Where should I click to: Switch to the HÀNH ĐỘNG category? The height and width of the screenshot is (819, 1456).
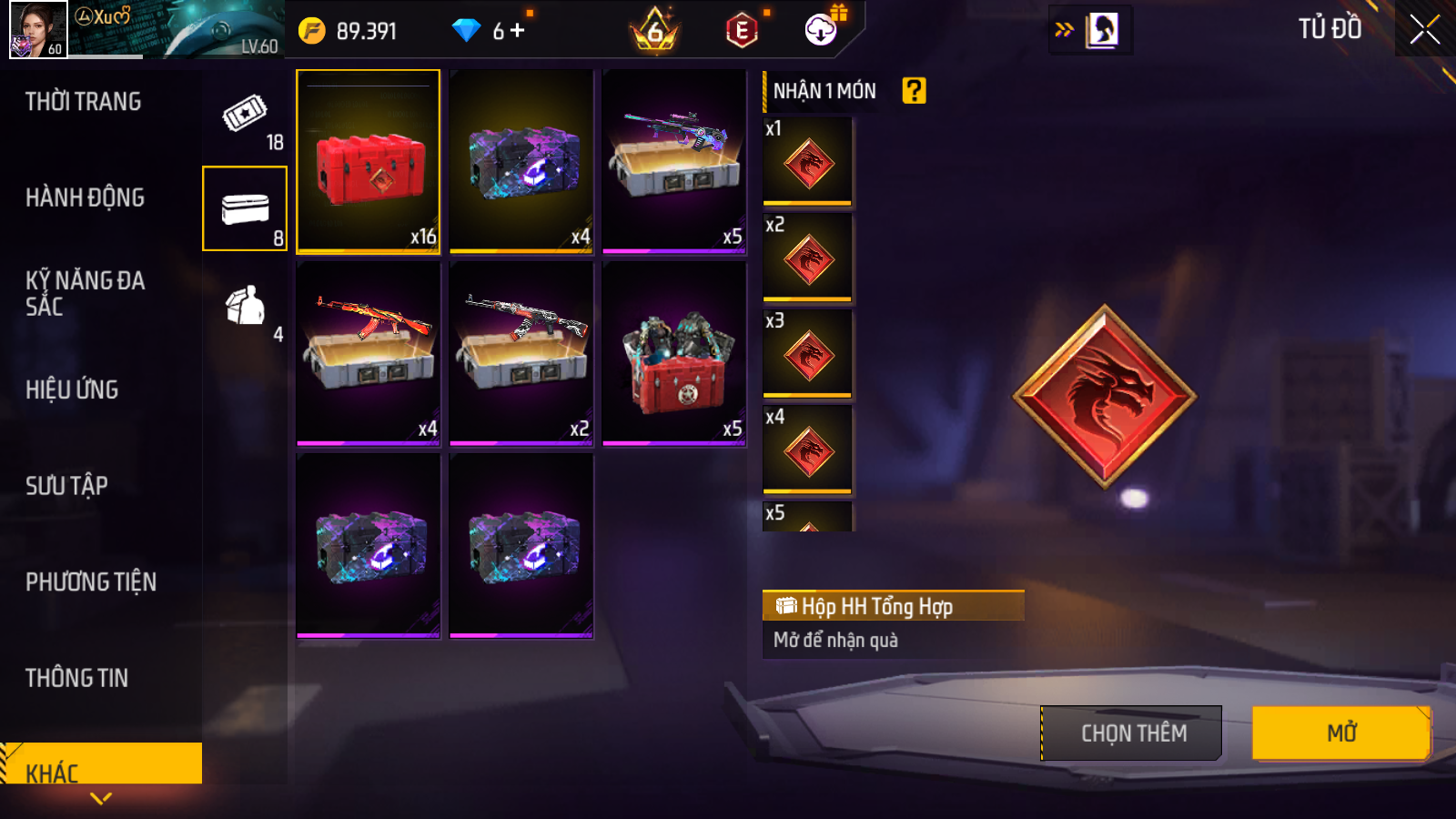[x=86, y=197]
